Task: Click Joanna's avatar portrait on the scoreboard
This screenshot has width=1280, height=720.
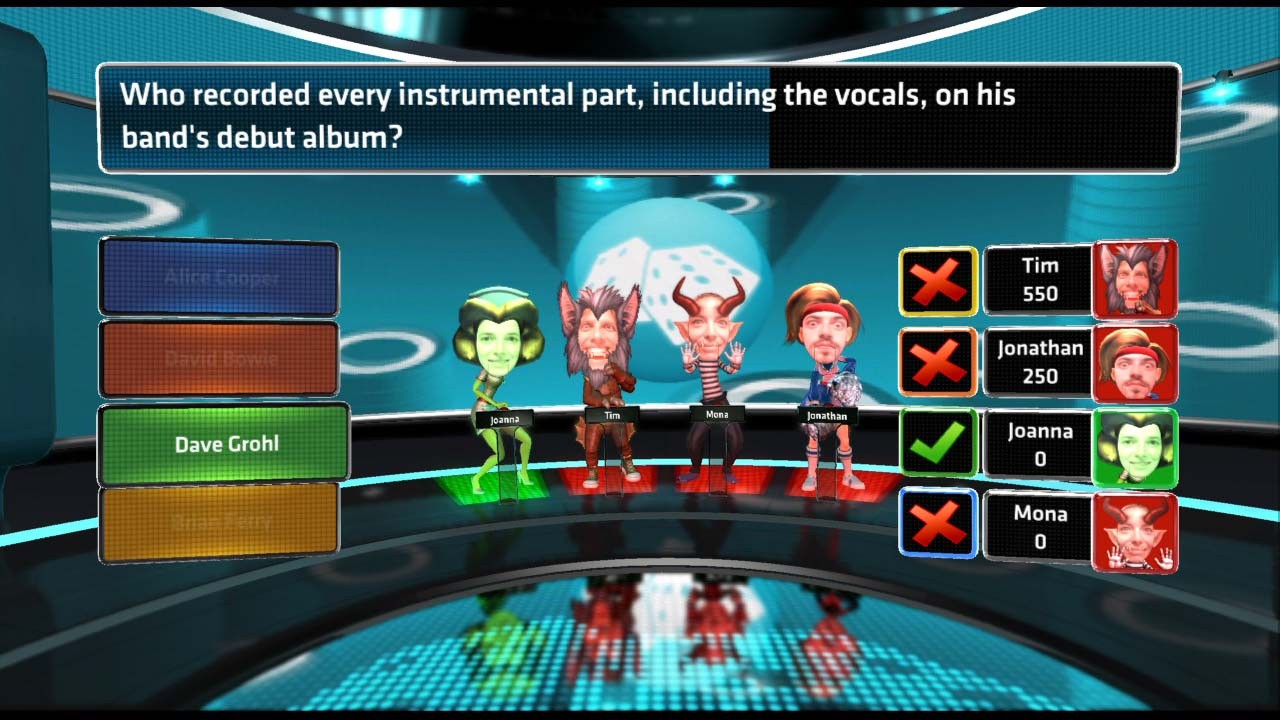Action: pyautogui.click(x=1135, y=444)
